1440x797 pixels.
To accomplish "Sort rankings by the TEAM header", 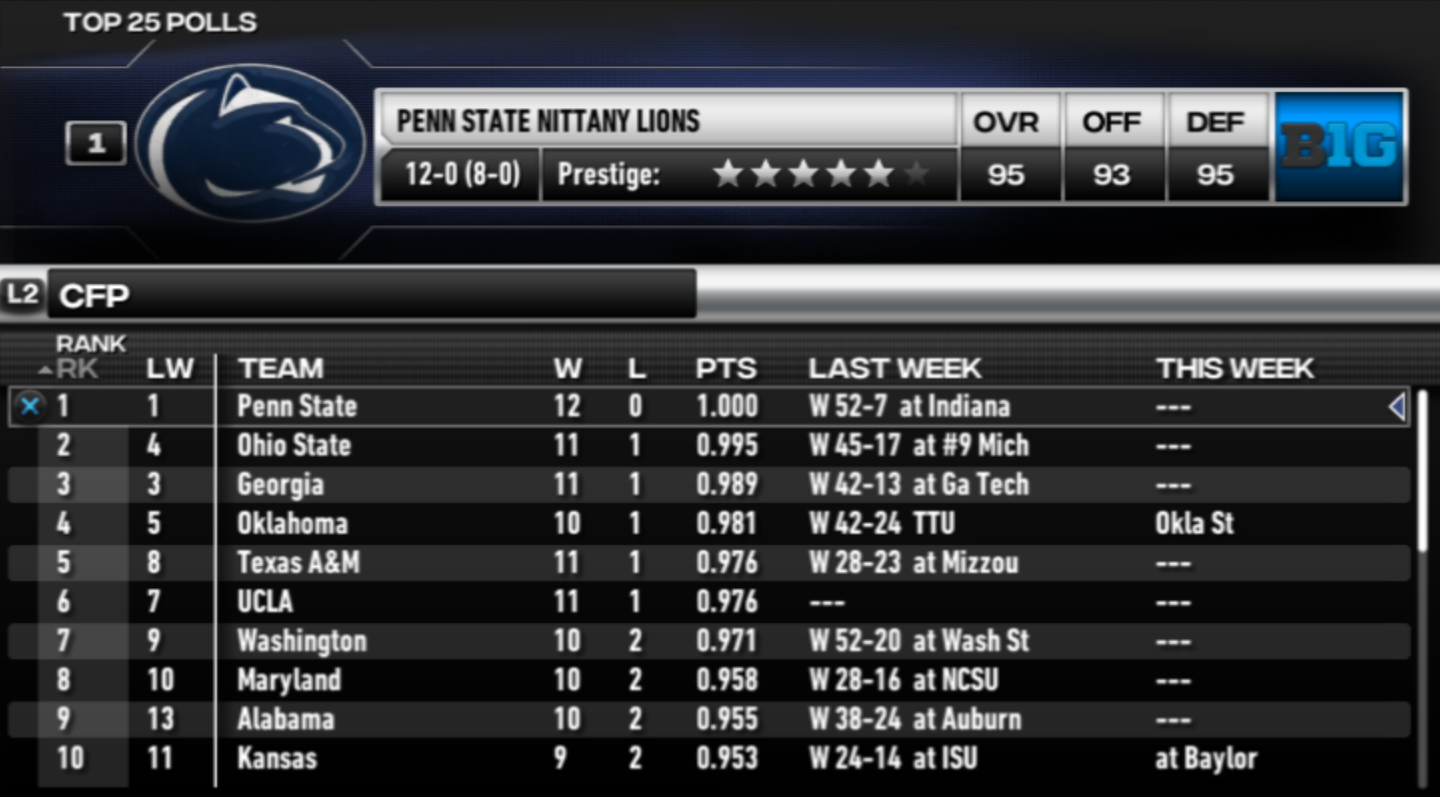I will pyautogui.click(x=281, y=369).
